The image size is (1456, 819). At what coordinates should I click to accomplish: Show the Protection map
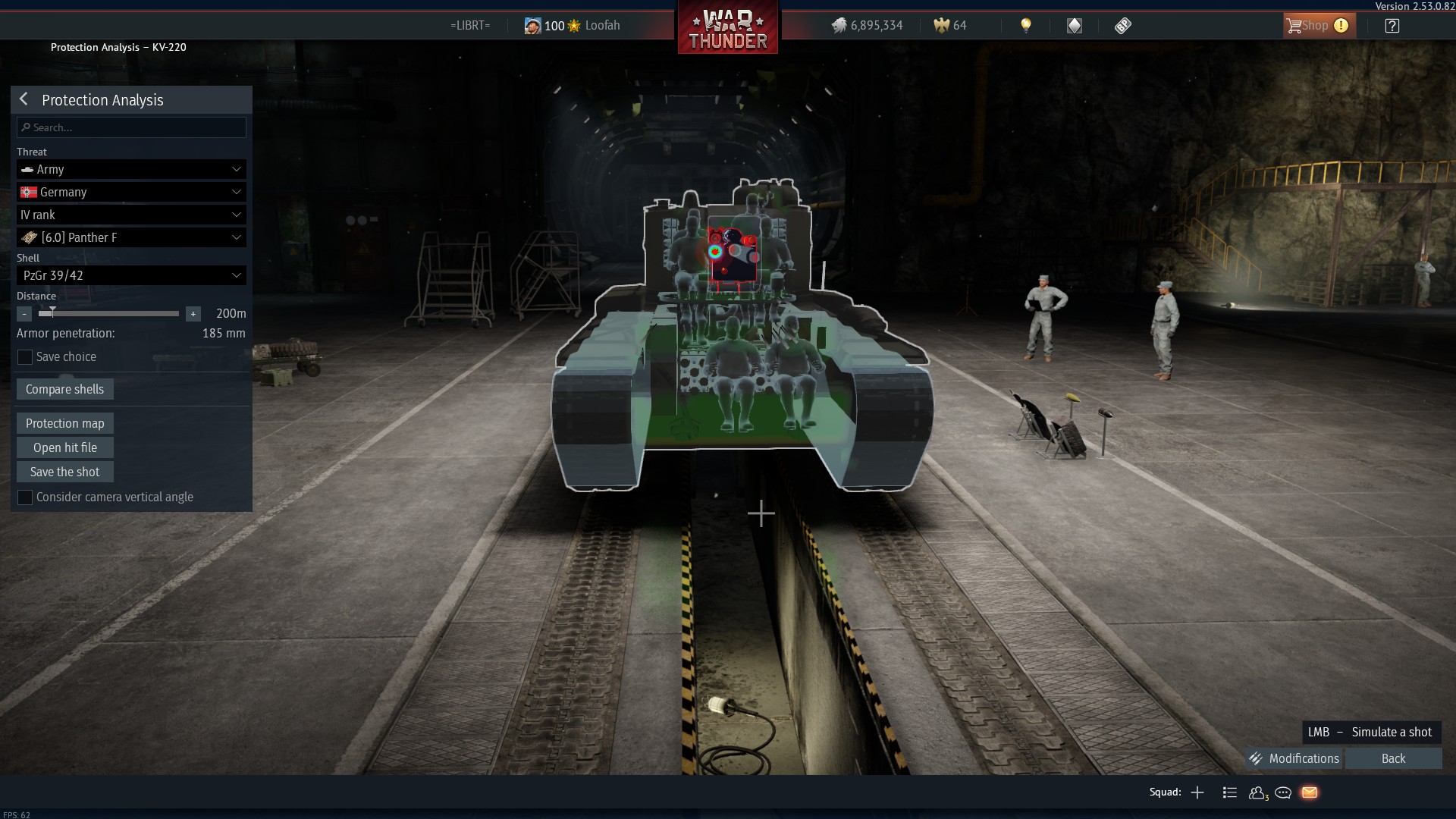pos(65,423)
